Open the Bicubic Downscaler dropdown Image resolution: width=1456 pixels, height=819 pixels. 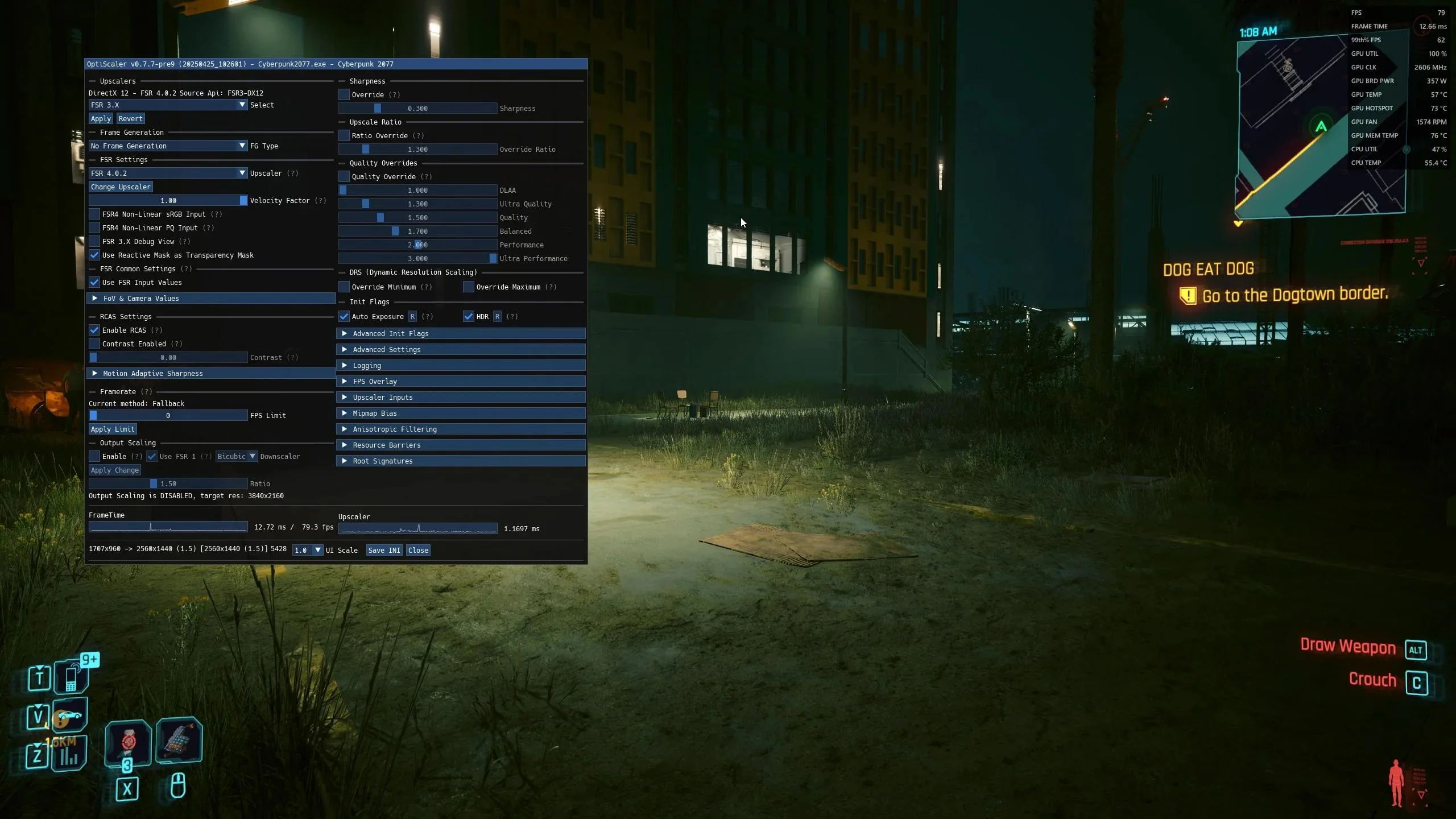click(x=235, y=456)
